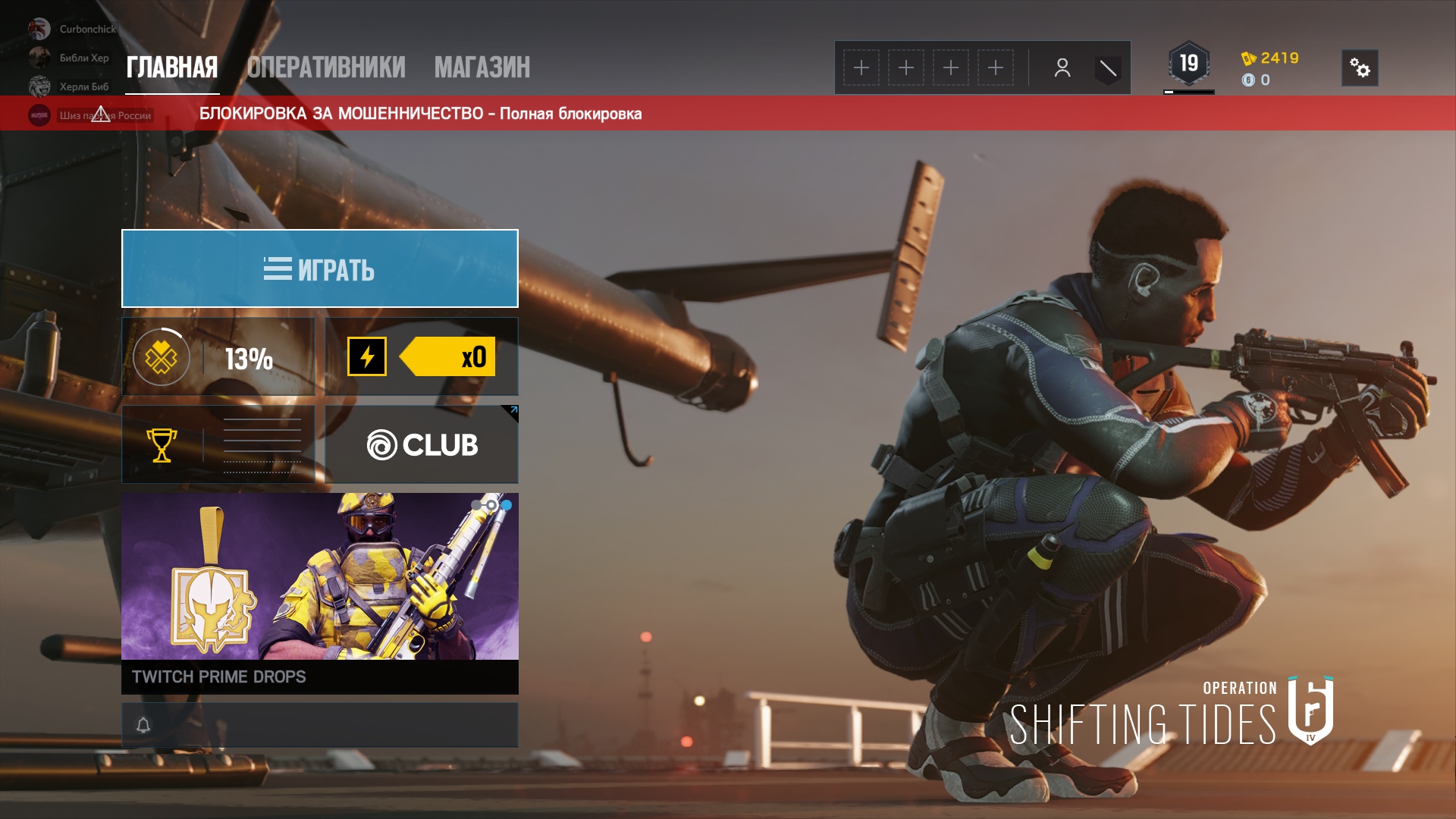Open the ban warning banner message
The height and width of the screenshot is (819, 1456).
click(420, 114)
